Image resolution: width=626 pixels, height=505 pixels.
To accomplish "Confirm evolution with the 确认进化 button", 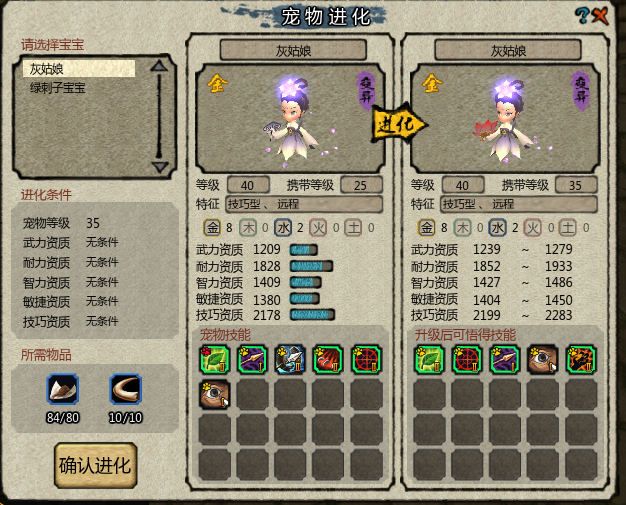I will (96, 466).
